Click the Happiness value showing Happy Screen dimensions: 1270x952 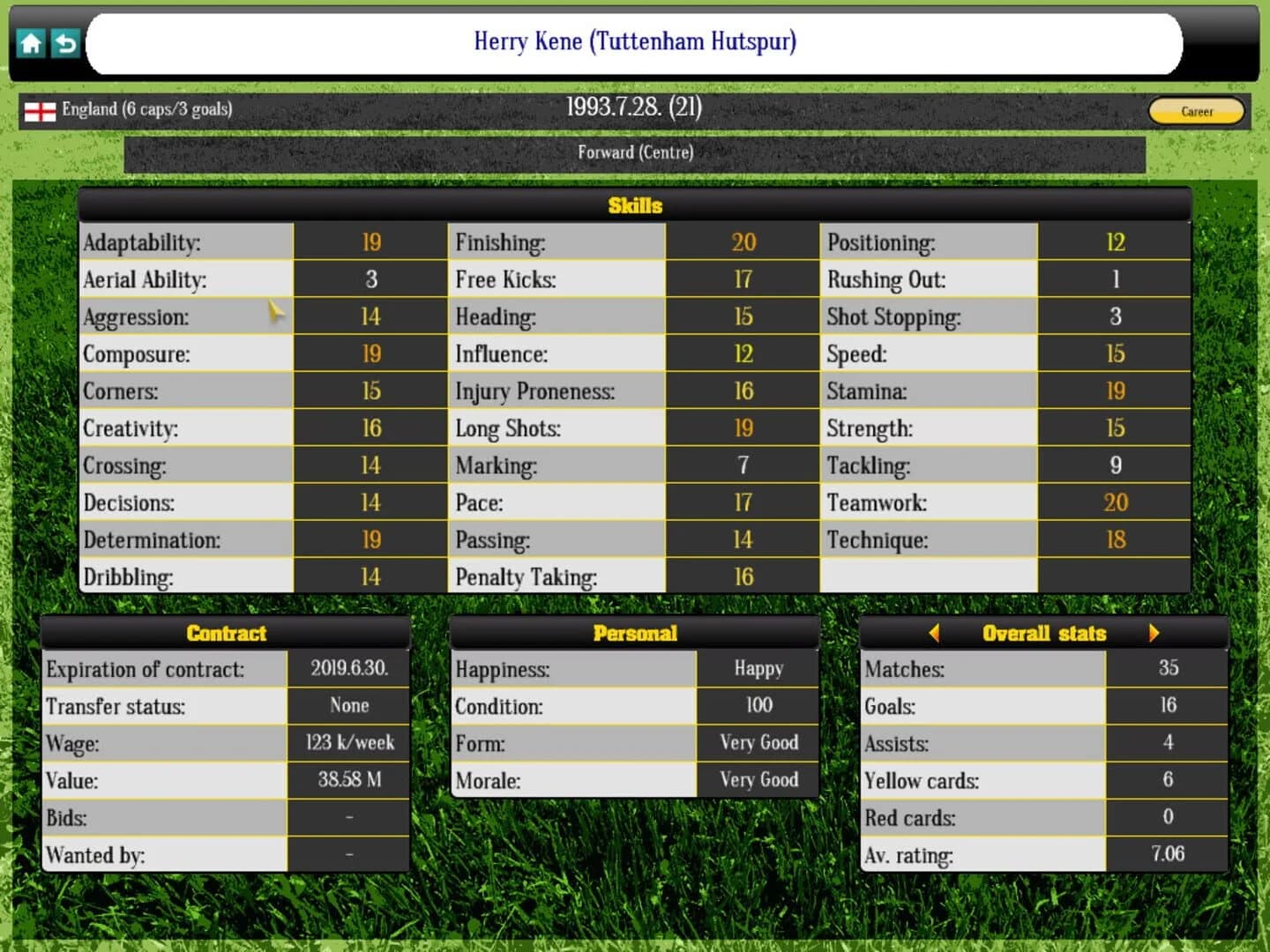[758, 668]
